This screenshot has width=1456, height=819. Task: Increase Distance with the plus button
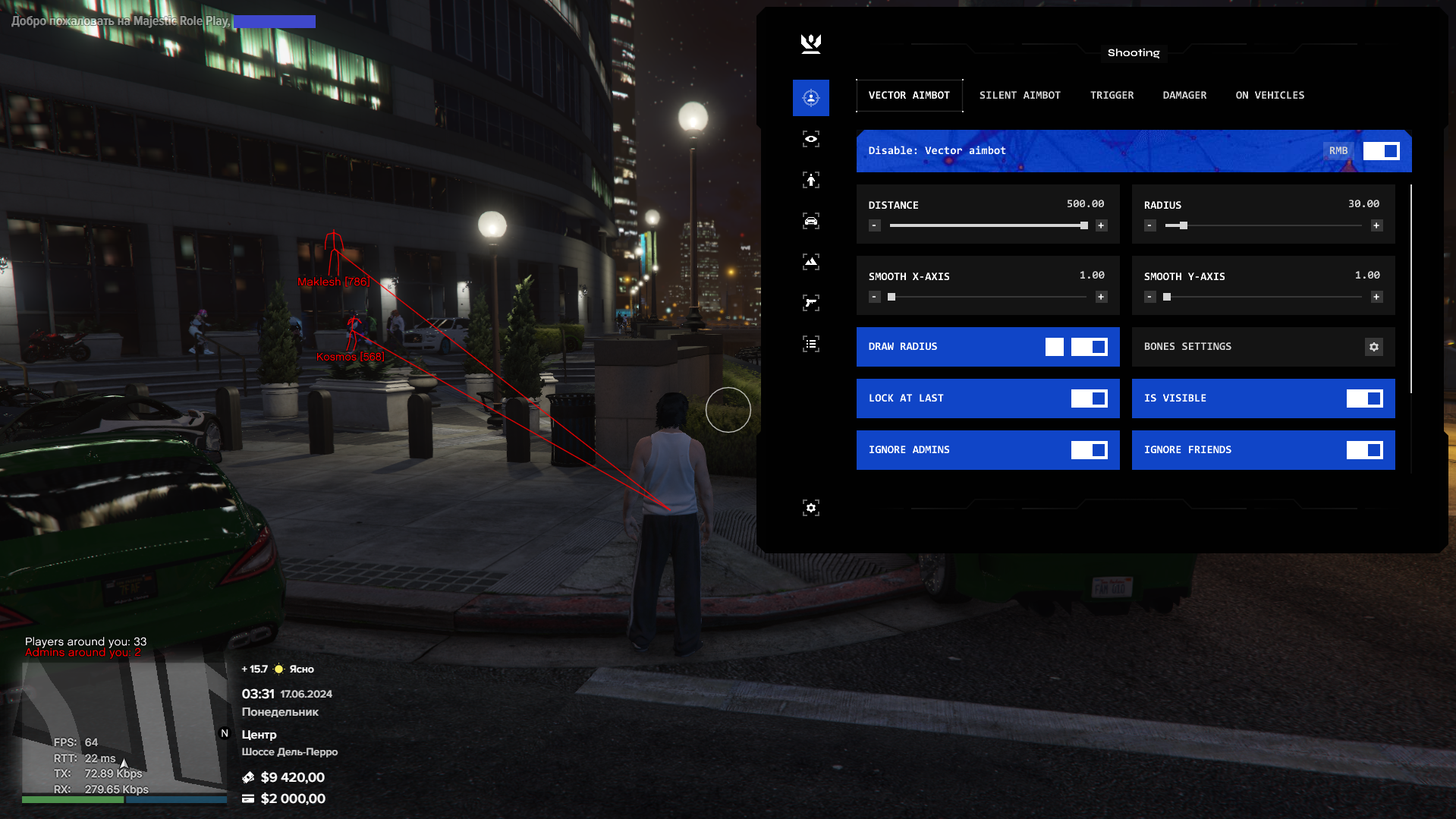pyautogui.click(x=1101, y=225)
